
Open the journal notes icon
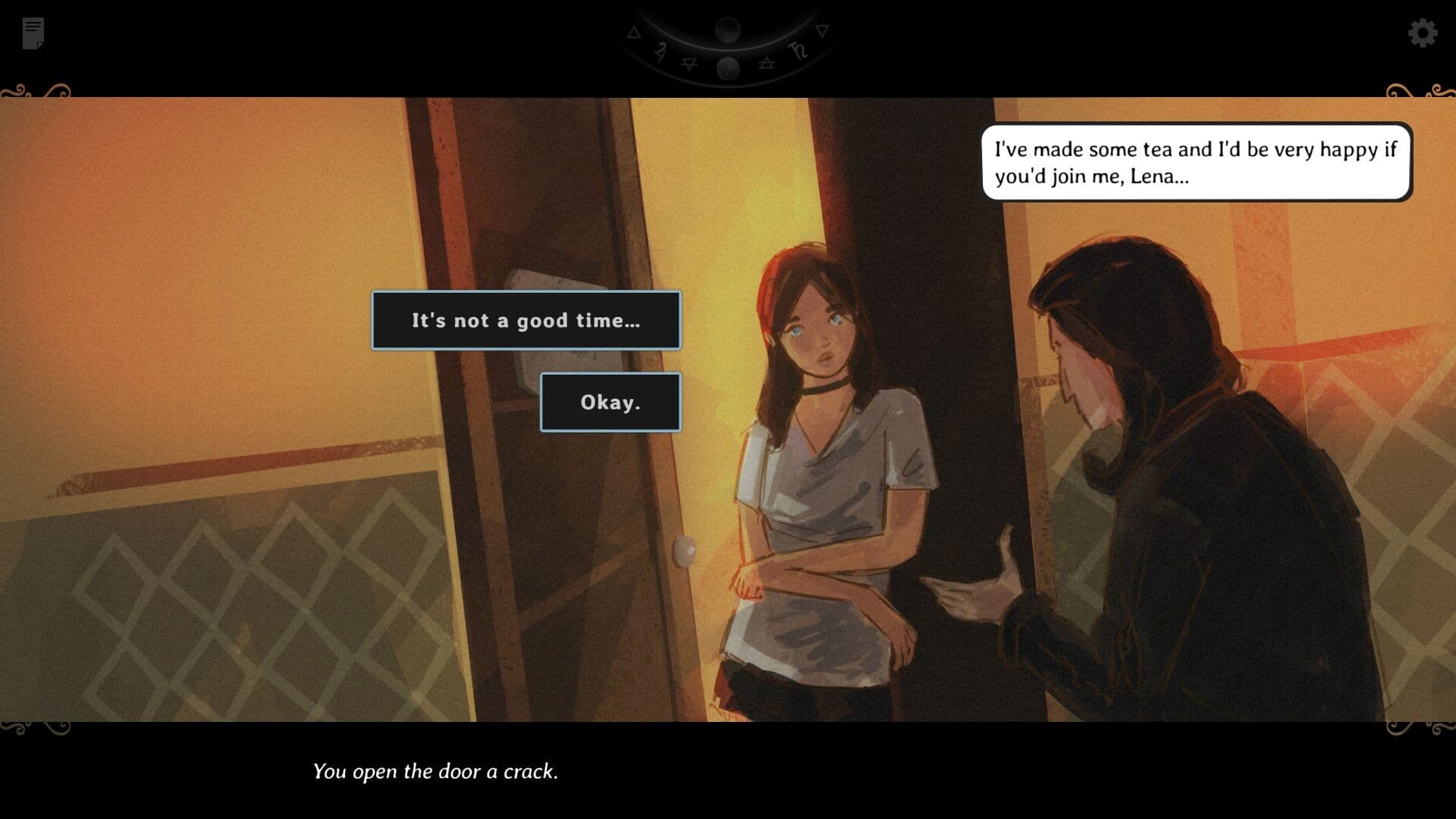click(32, 32)
